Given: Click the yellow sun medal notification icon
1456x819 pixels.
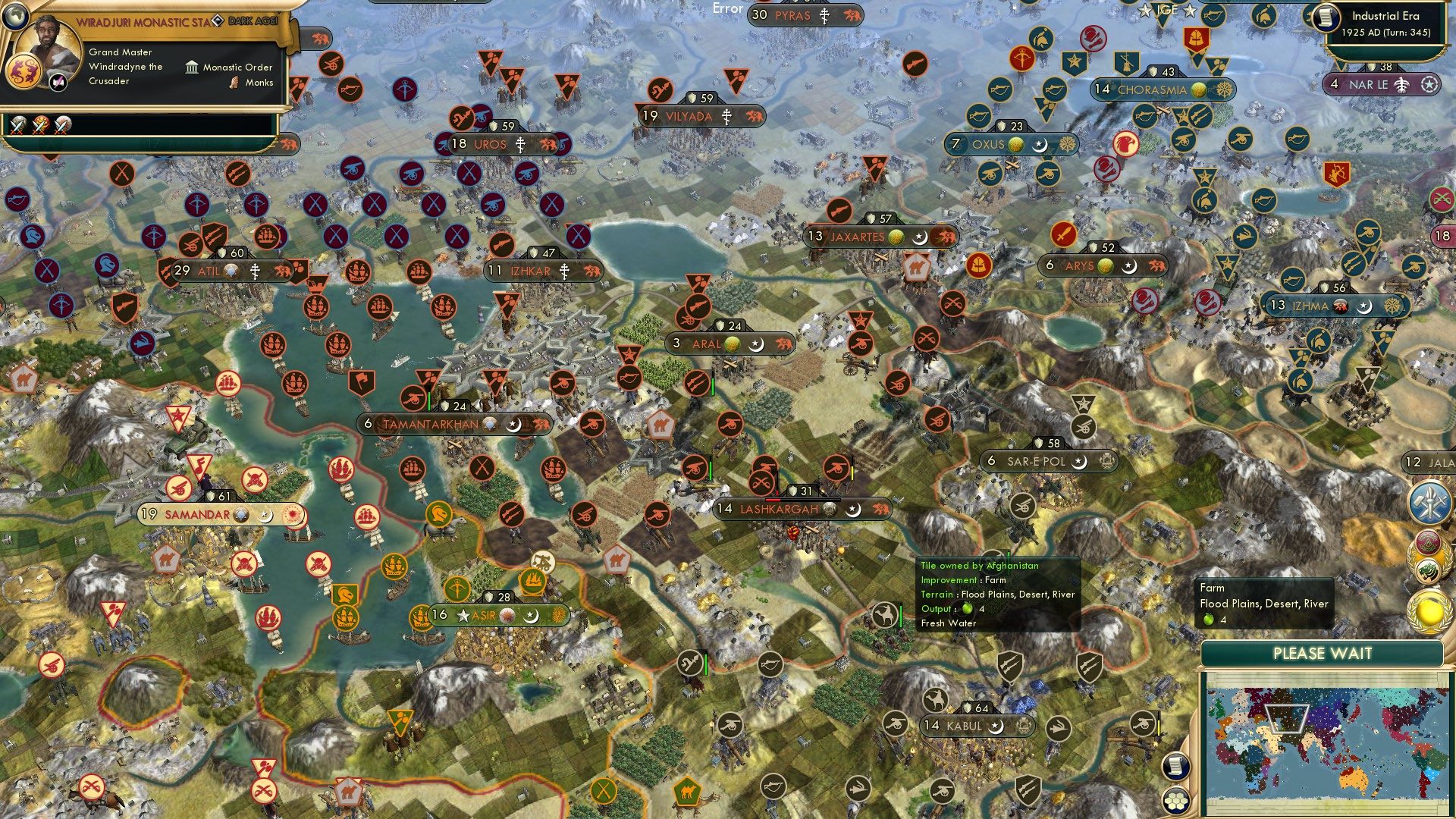Looking at the screenshot, I should coord(1429,610).
